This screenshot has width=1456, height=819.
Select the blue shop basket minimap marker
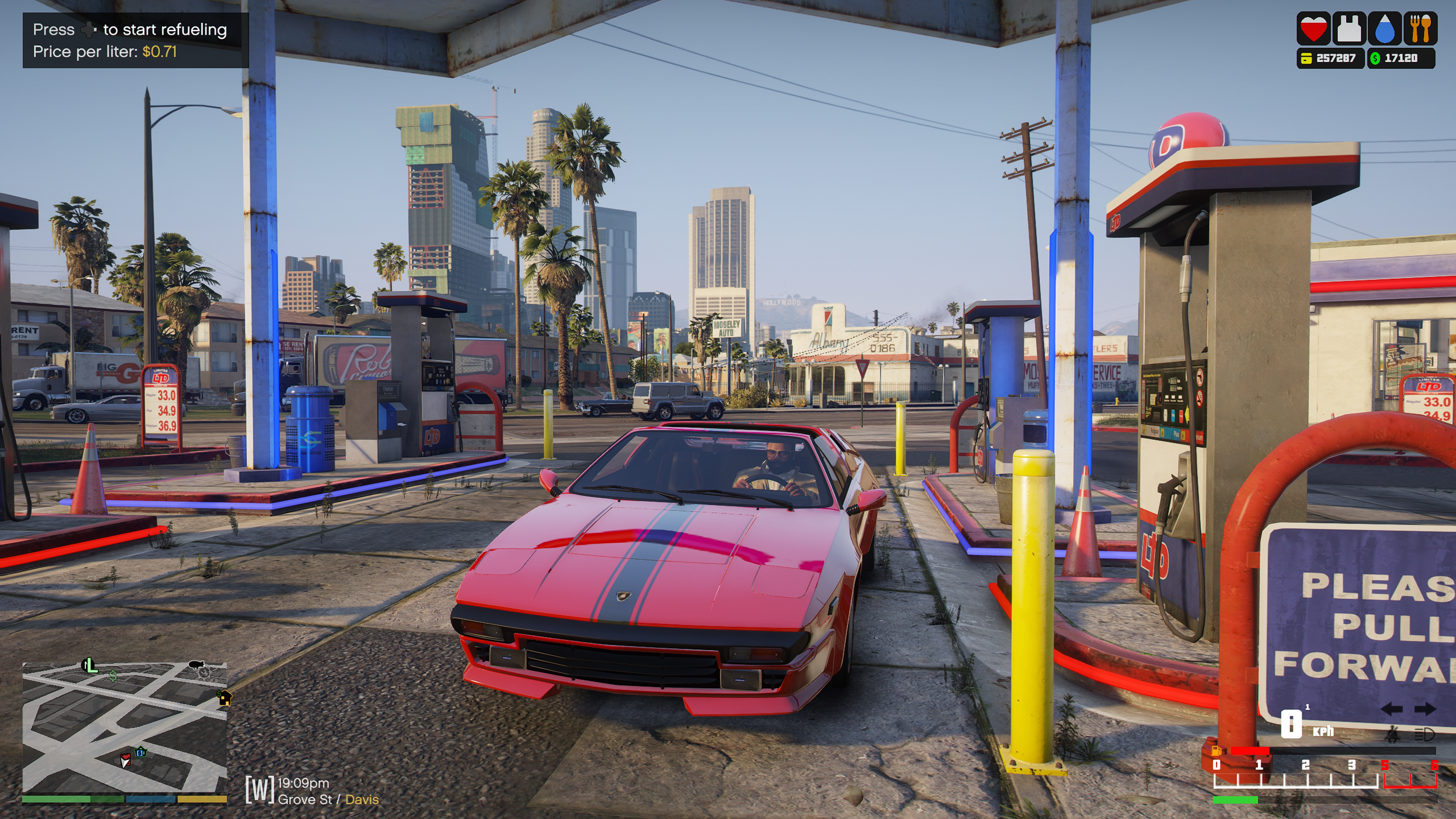pyautogui.click(x=140, y=752)
